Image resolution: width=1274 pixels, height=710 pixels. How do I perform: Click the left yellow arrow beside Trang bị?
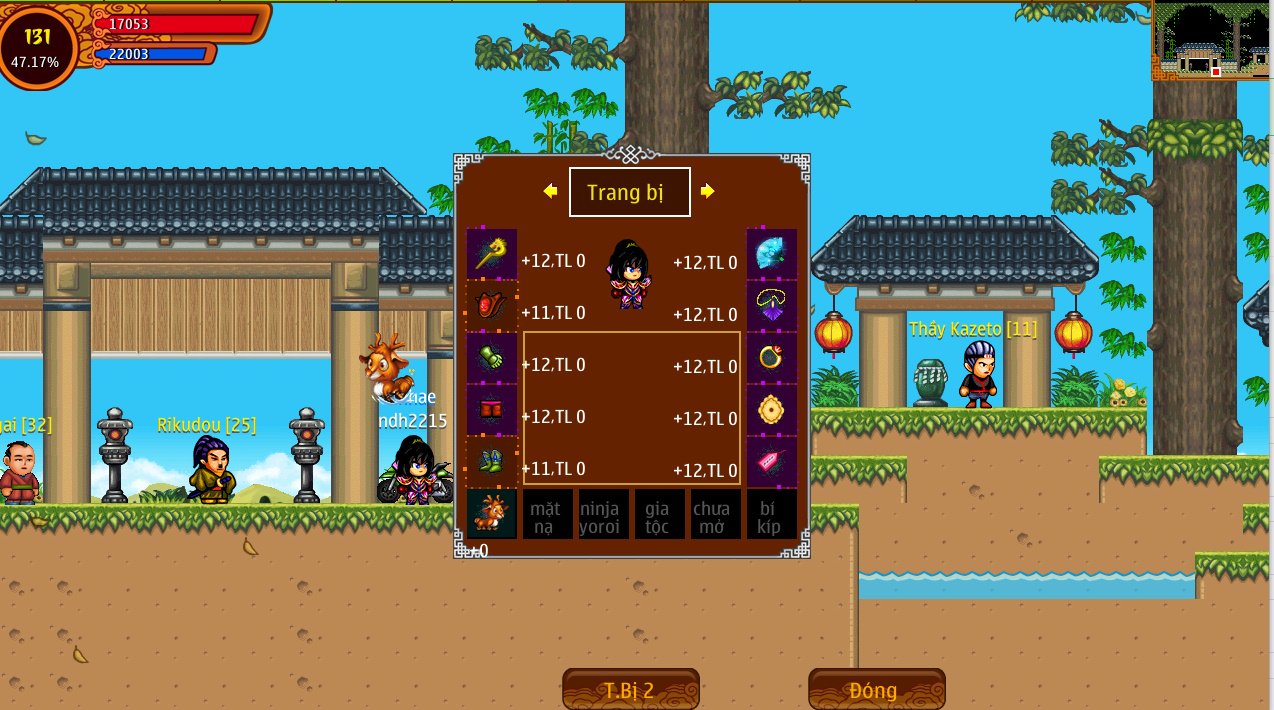click(550, 191)
